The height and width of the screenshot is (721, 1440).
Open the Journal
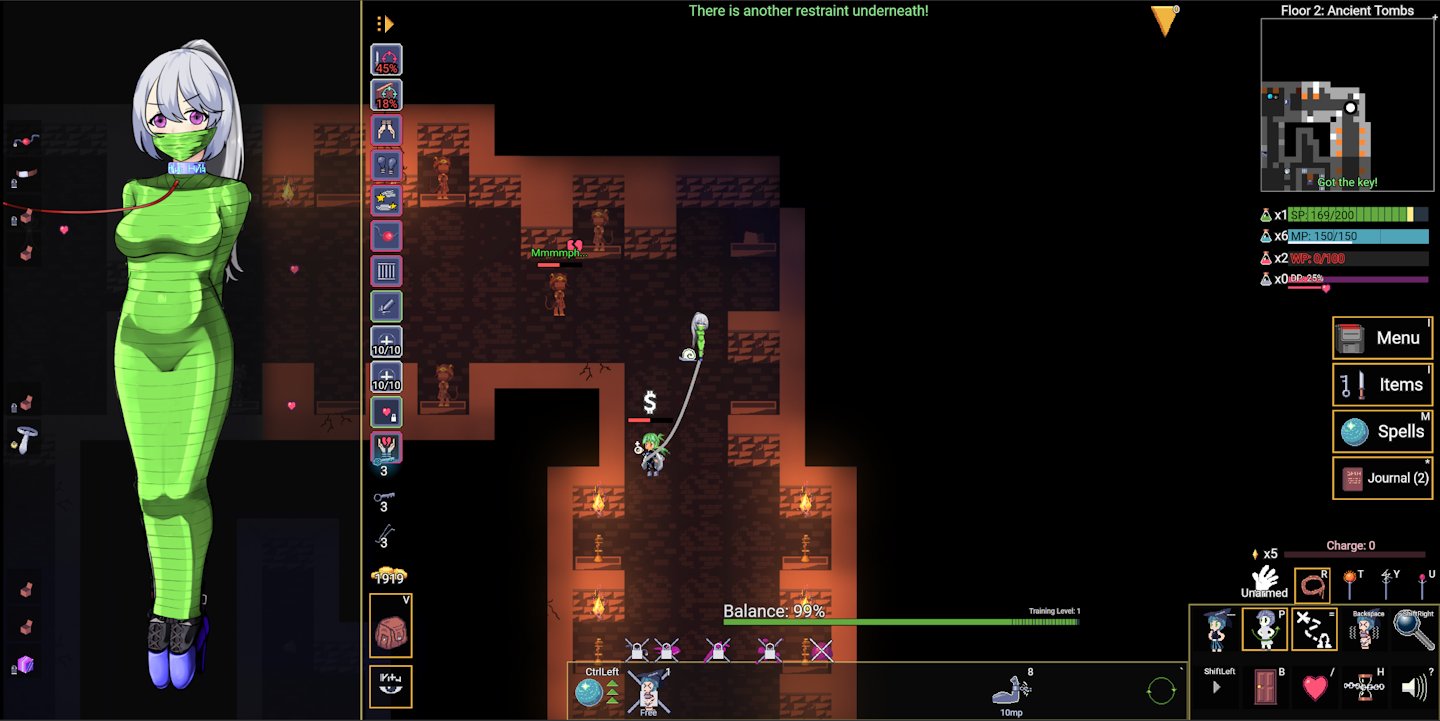coord(1382,478)
